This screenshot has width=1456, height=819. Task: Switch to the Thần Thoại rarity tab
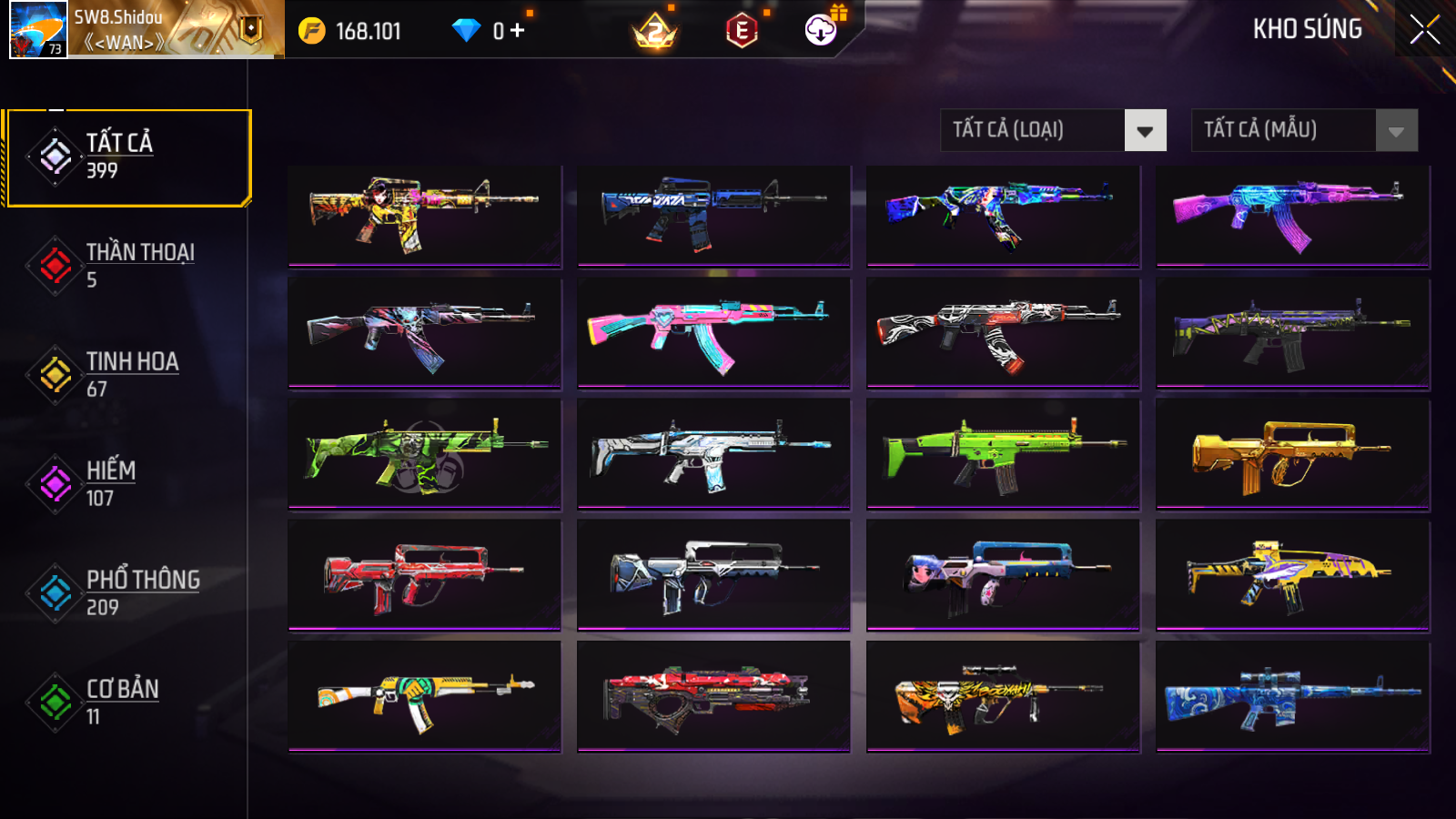(128, 266)
